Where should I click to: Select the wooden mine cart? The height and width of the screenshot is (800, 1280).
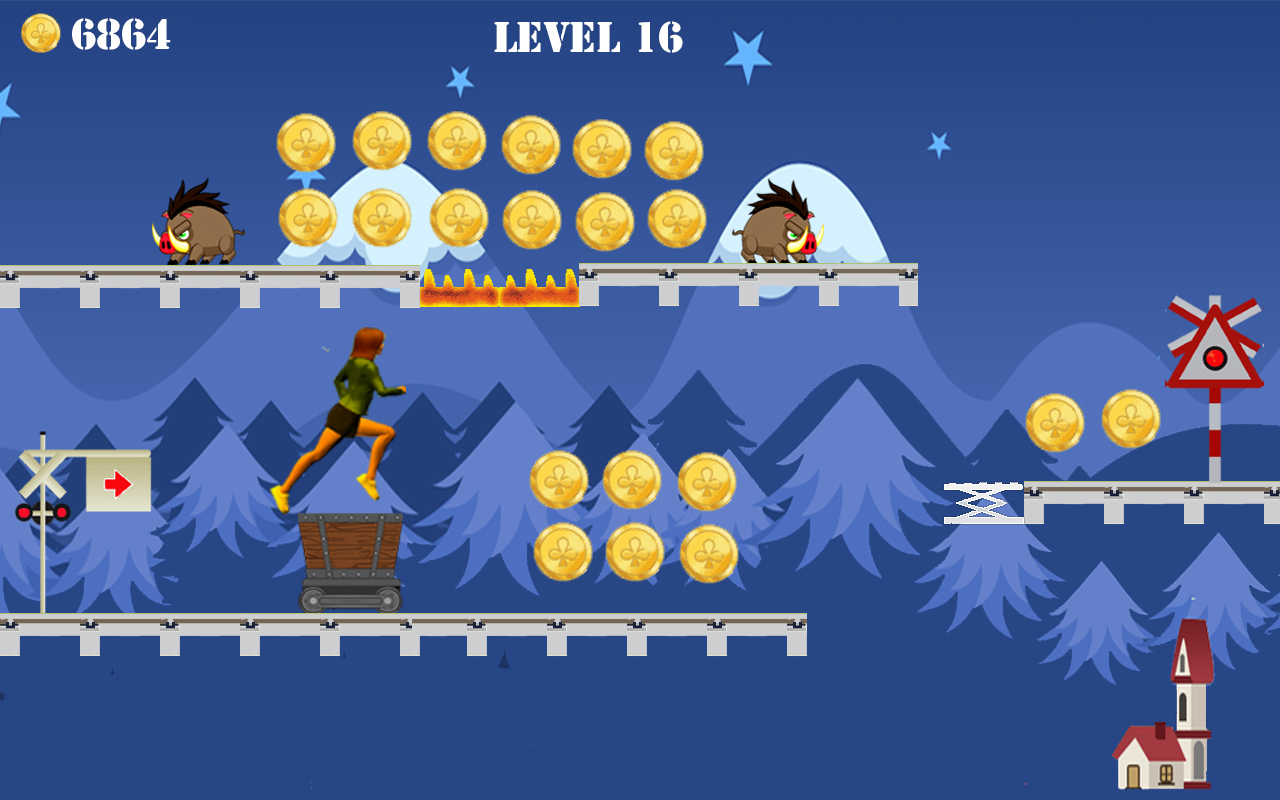point(350,555)
